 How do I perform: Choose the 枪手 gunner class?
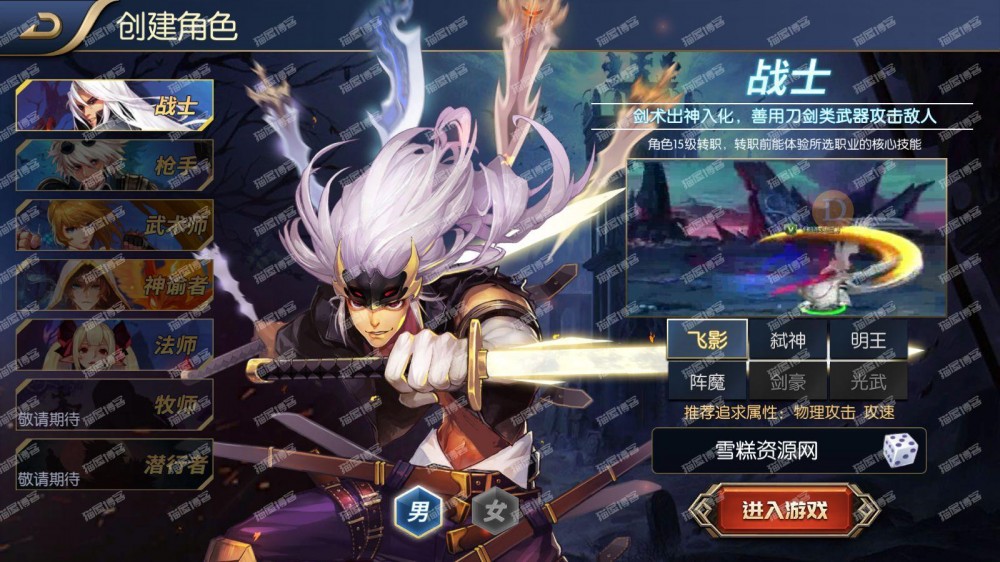click(x=114, y=165)
